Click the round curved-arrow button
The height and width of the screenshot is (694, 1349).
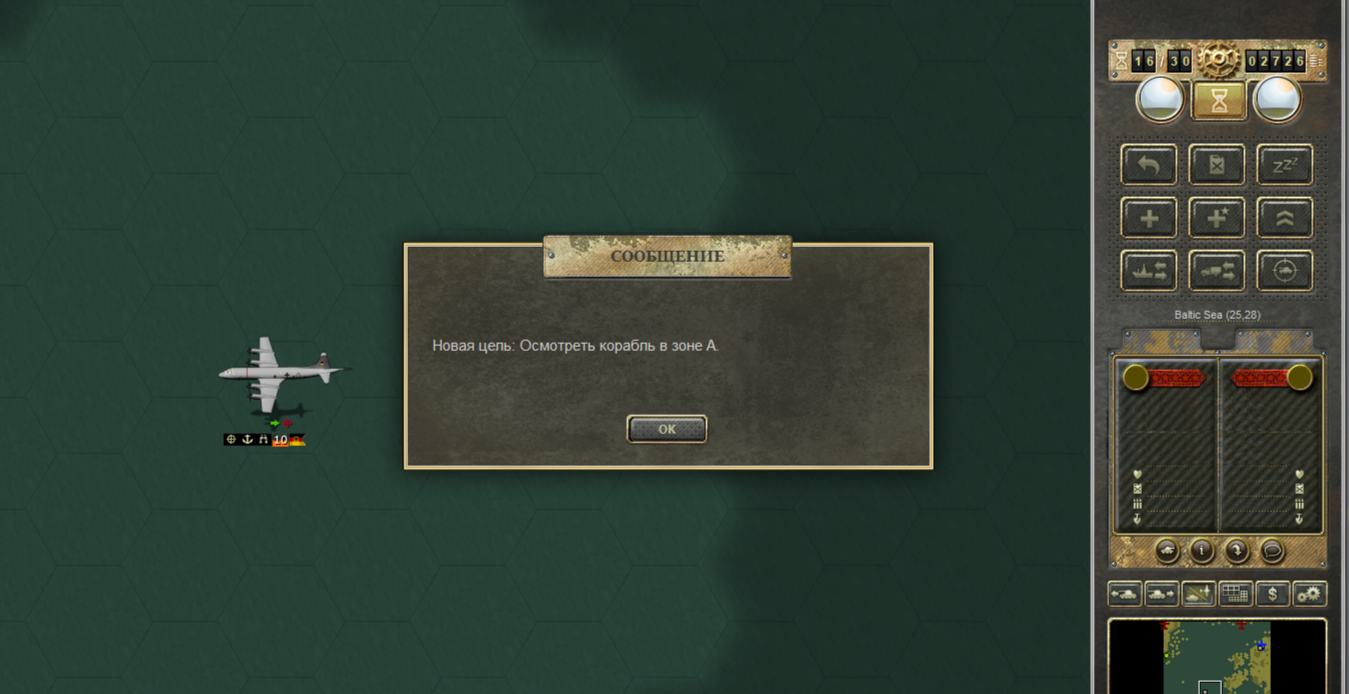(1237, 550)
